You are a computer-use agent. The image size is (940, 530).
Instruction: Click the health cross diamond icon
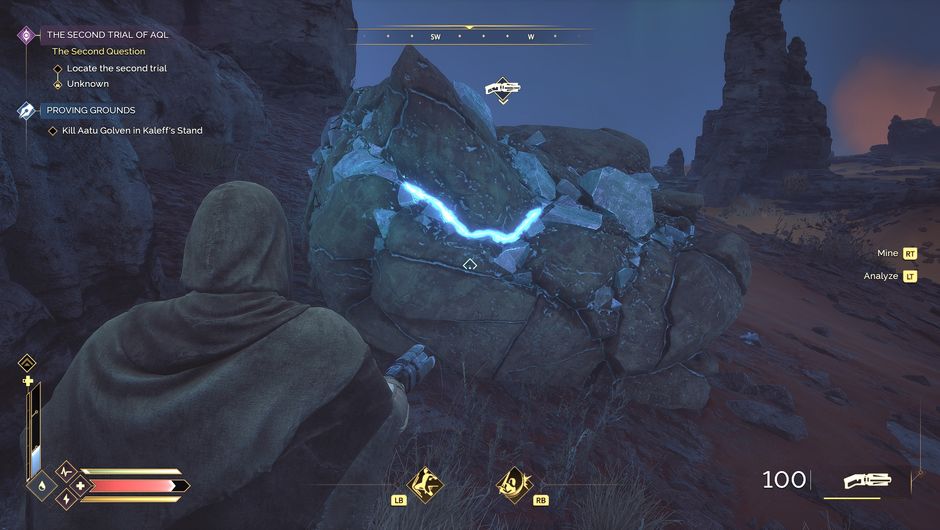[x=79, y=486]
